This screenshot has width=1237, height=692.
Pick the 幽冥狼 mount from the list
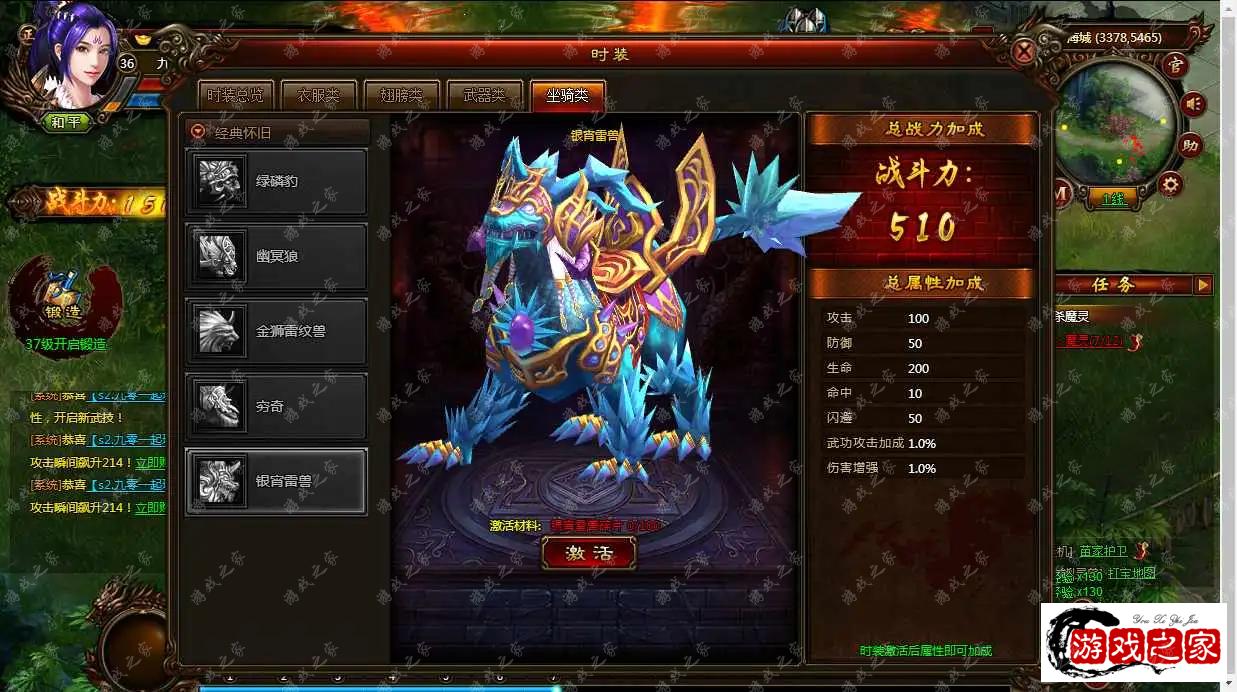276,256
